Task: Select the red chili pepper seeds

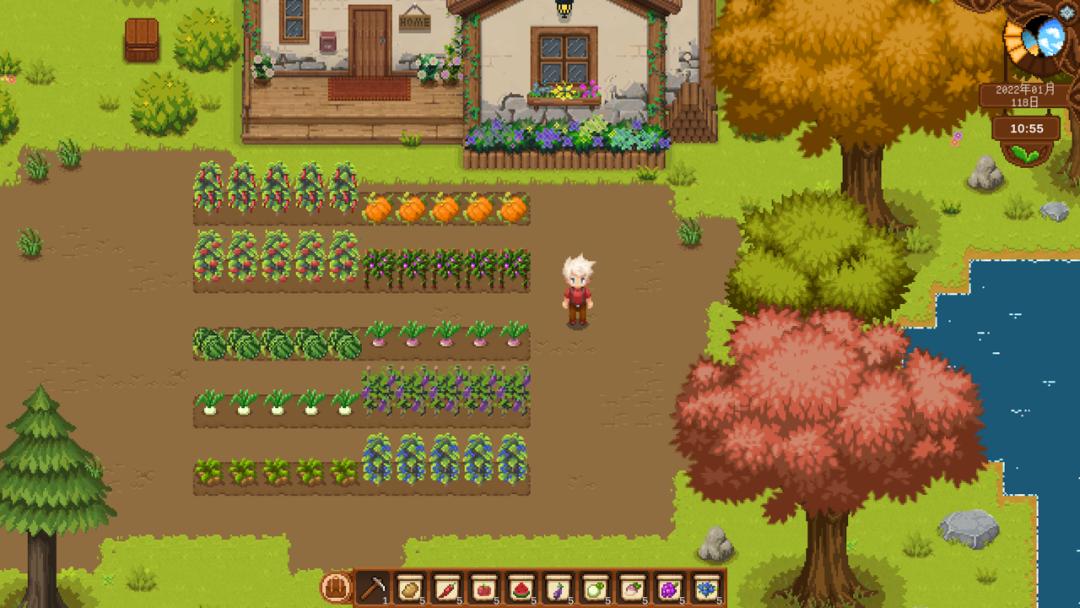Action: pos(447,587)
